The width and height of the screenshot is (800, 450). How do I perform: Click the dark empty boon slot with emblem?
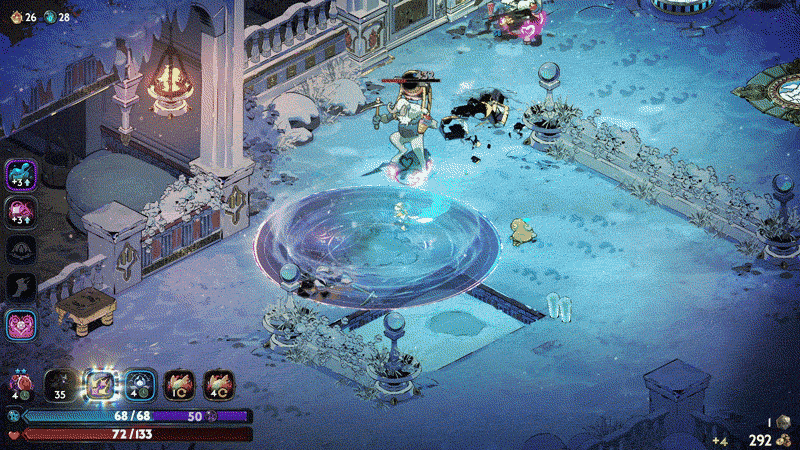click(x=22, y=250)
